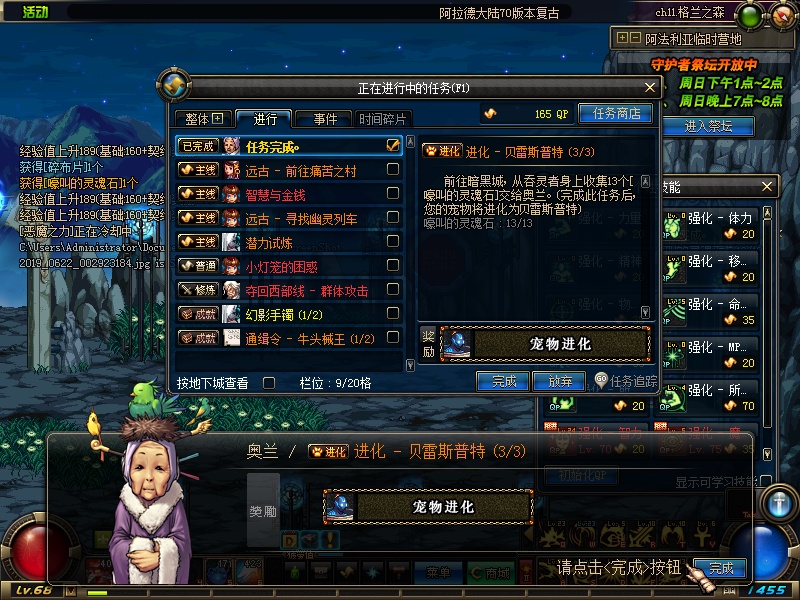Image resolution: width=800 pixels, height=600 pixels.
Task: Close the skill window behind the quest panel
Action: [x=768, y=187]
